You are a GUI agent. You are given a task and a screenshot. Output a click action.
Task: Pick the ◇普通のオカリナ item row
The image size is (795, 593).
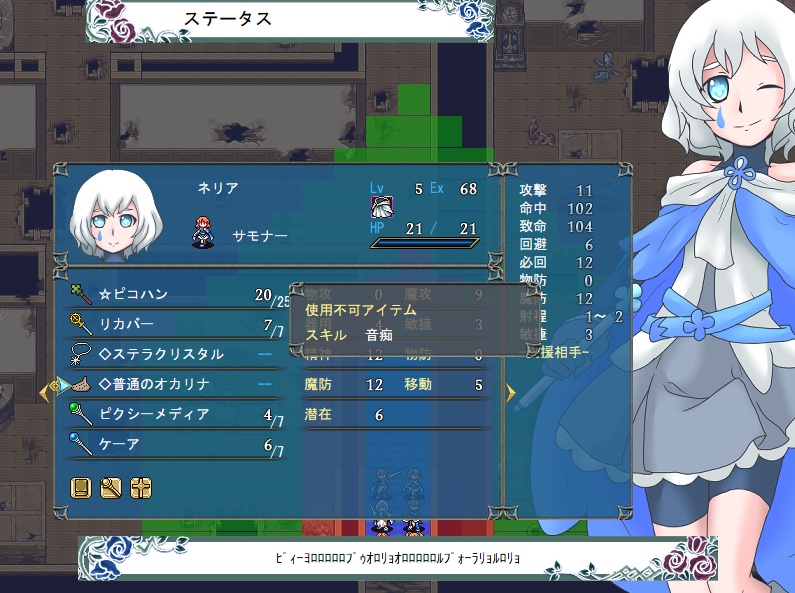click(x=170, y=384)
